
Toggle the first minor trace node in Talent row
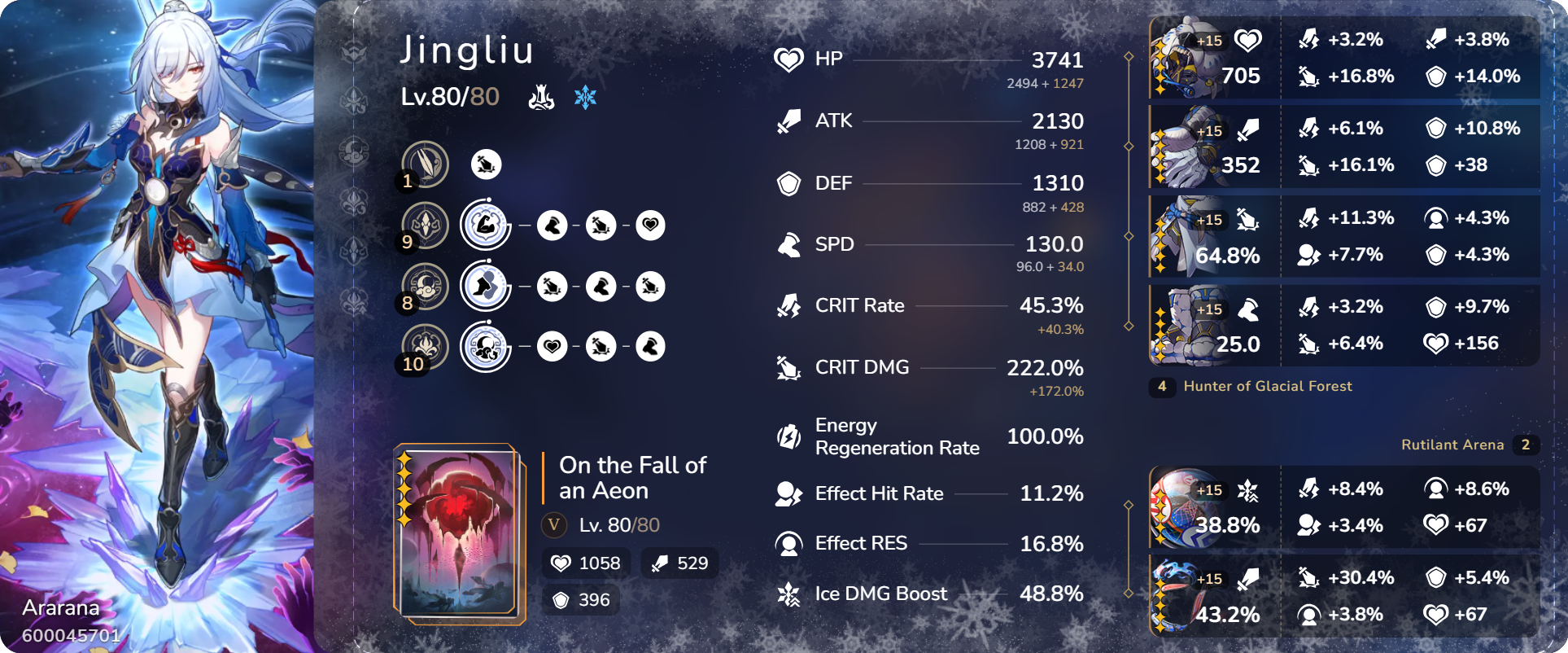coord(553,346)
